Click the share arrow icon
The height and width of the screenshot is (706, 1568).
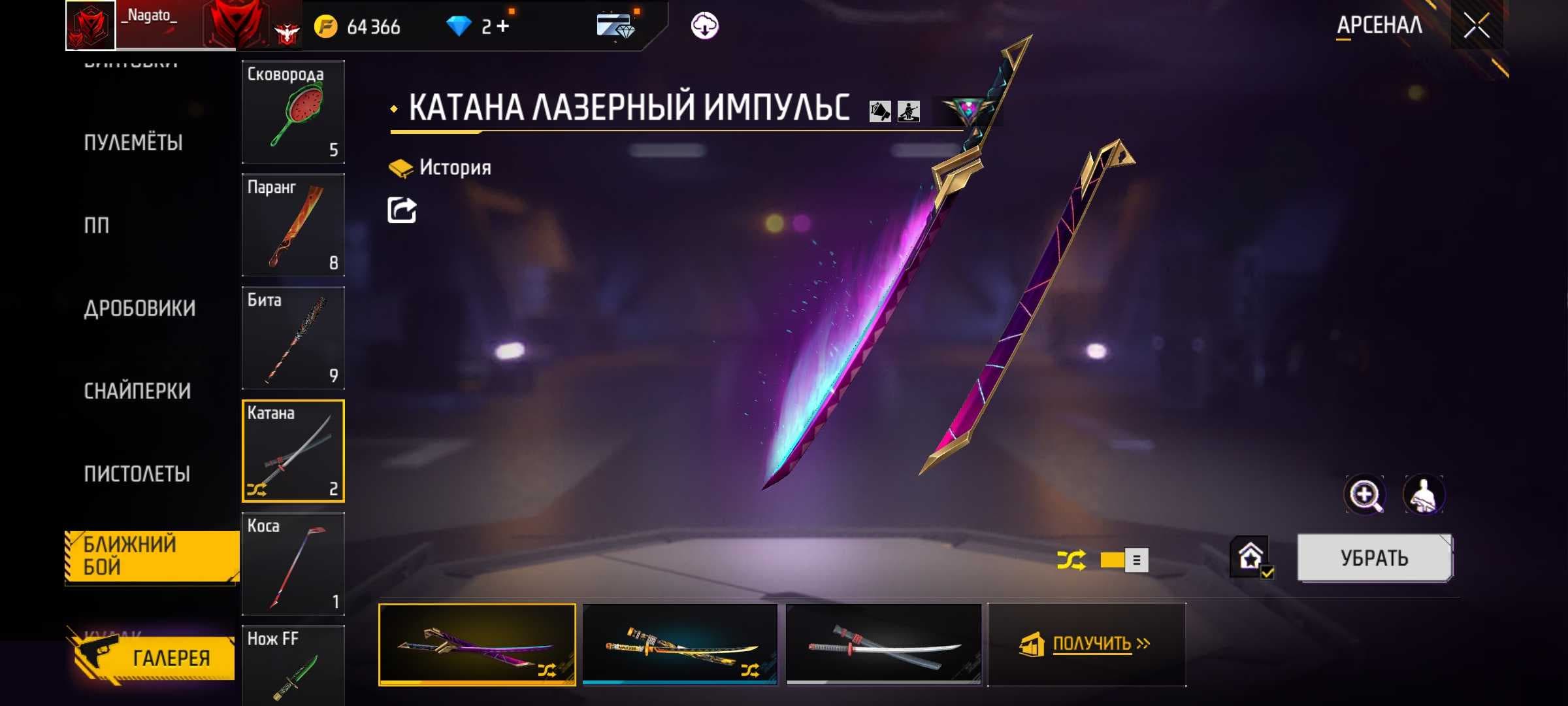(402, 210)
